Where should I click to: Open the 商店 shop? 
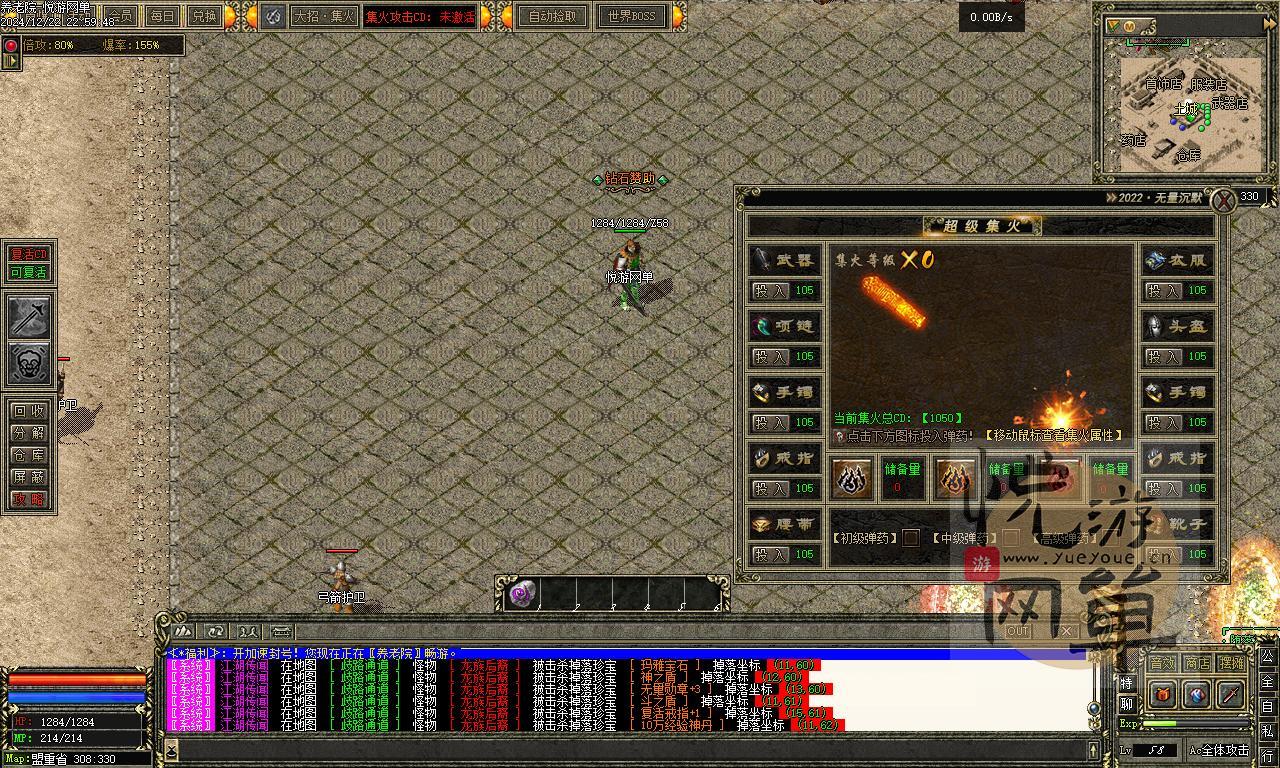coord(1197,663)
